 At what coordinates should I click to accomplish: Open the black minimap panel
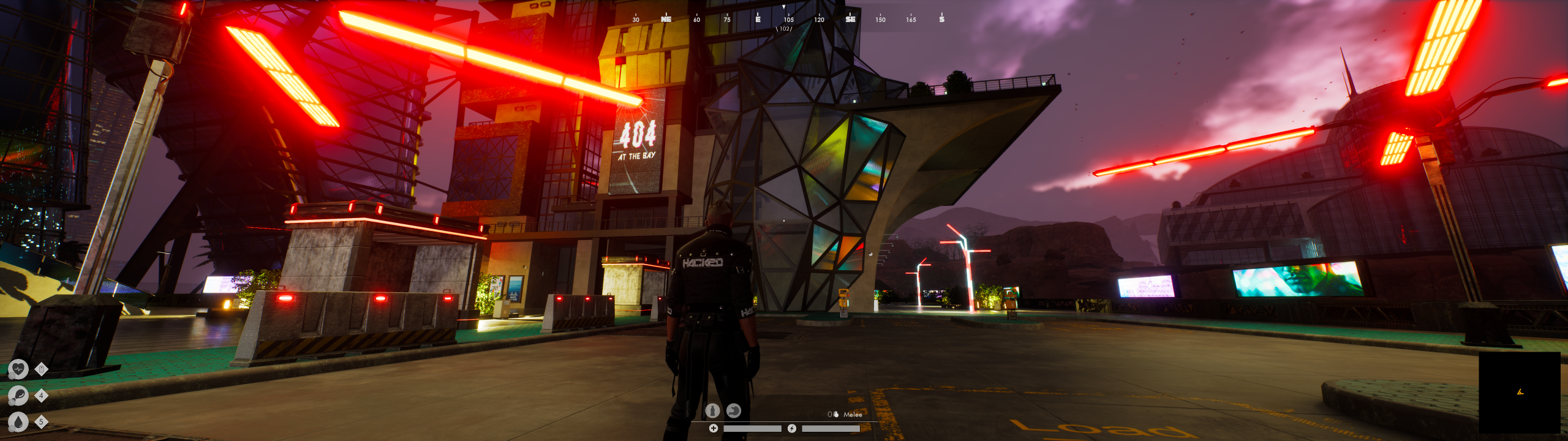click(1519, 392)
